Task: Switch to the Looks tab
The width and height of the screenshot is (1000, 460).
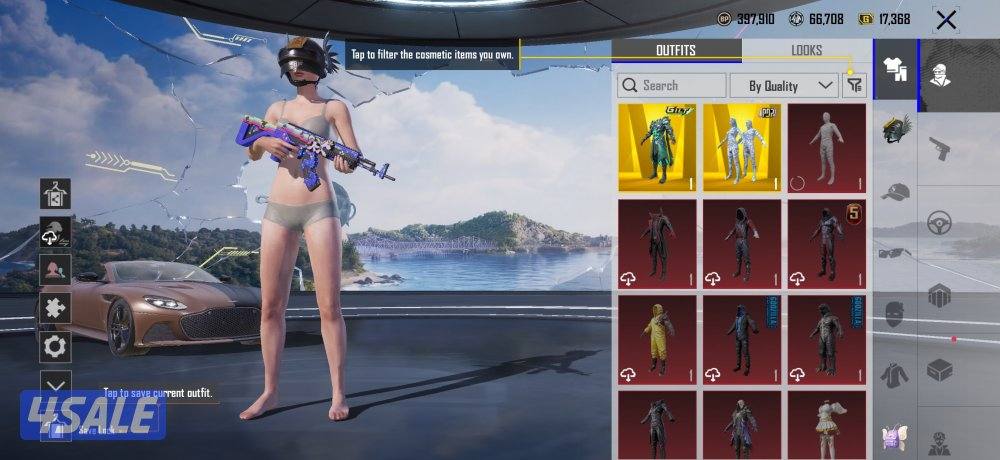Action: [x=806, y=50]
